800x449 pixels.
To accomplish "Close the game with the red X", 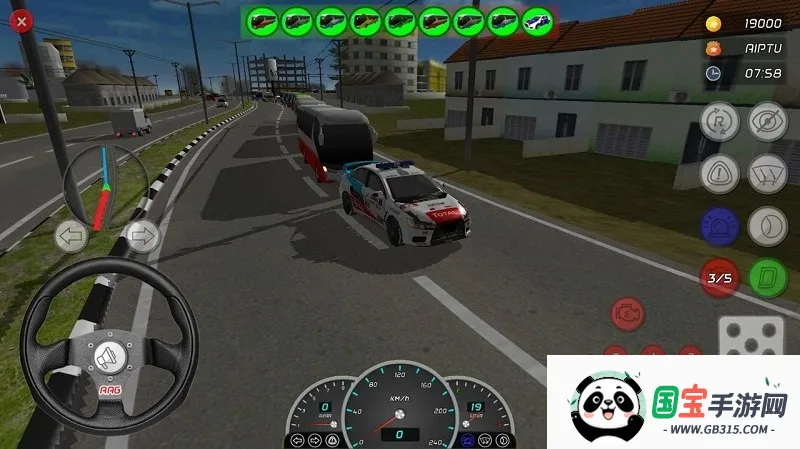I will 21,20.
